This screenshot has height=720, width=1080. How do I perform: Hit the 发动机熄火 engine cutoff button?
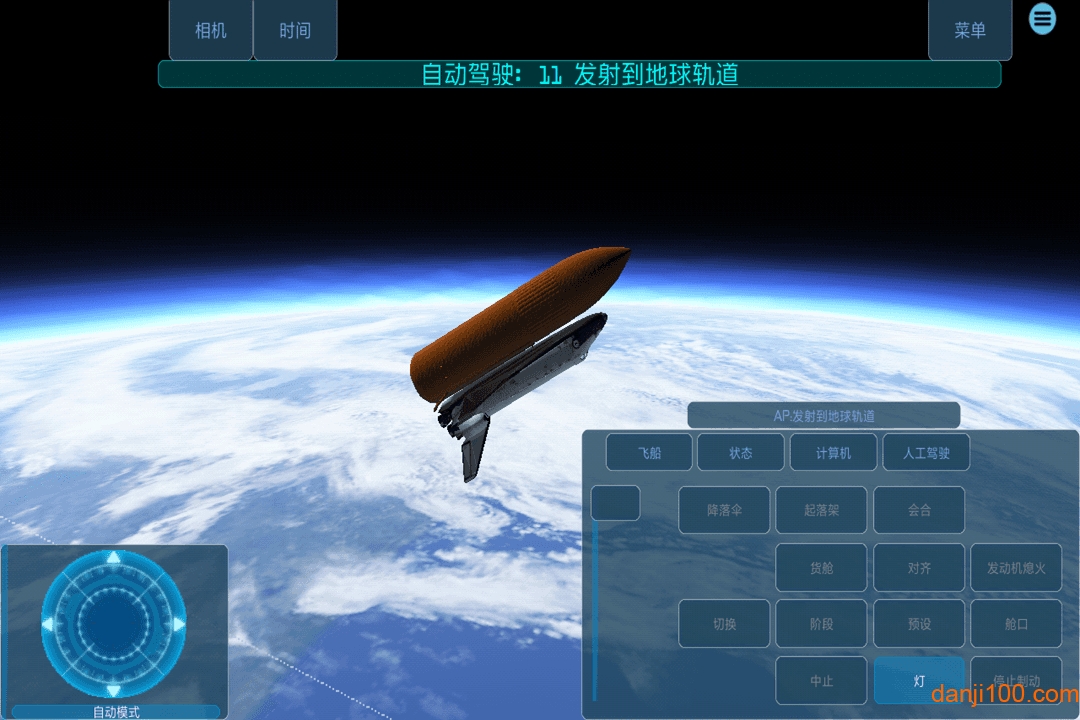point(1016,568)
